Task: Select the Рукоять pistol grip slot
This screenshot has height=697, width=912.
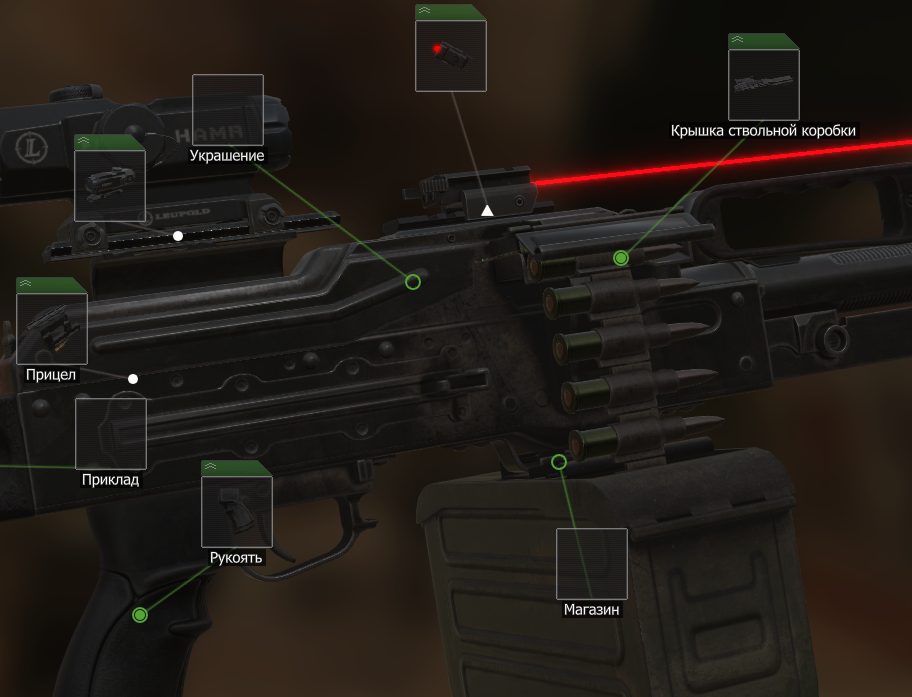Action: 237,511
